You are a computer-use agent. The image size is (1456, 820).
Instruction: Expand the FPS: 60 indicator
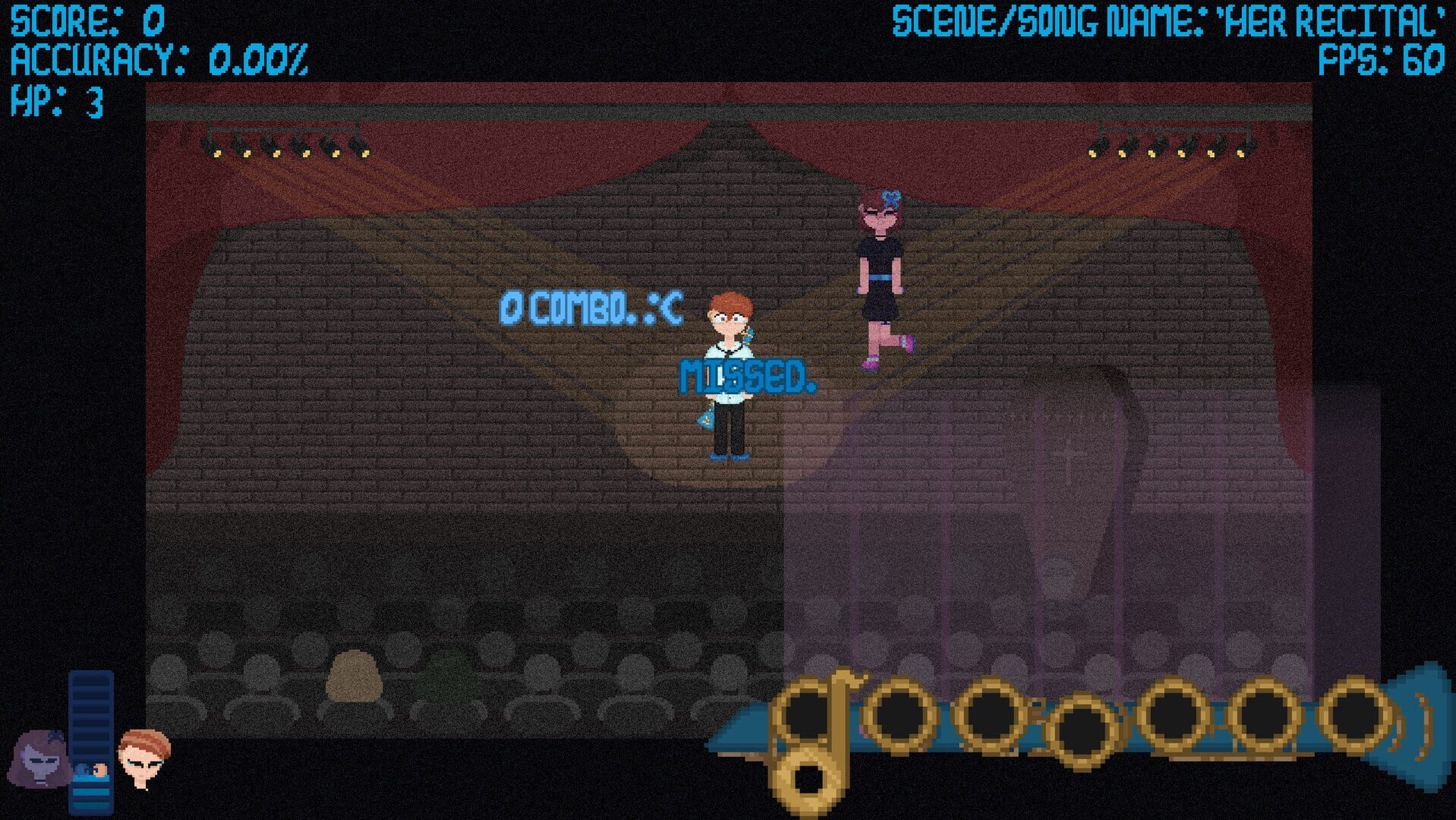pyautogui.click(x=1389, y=57)
